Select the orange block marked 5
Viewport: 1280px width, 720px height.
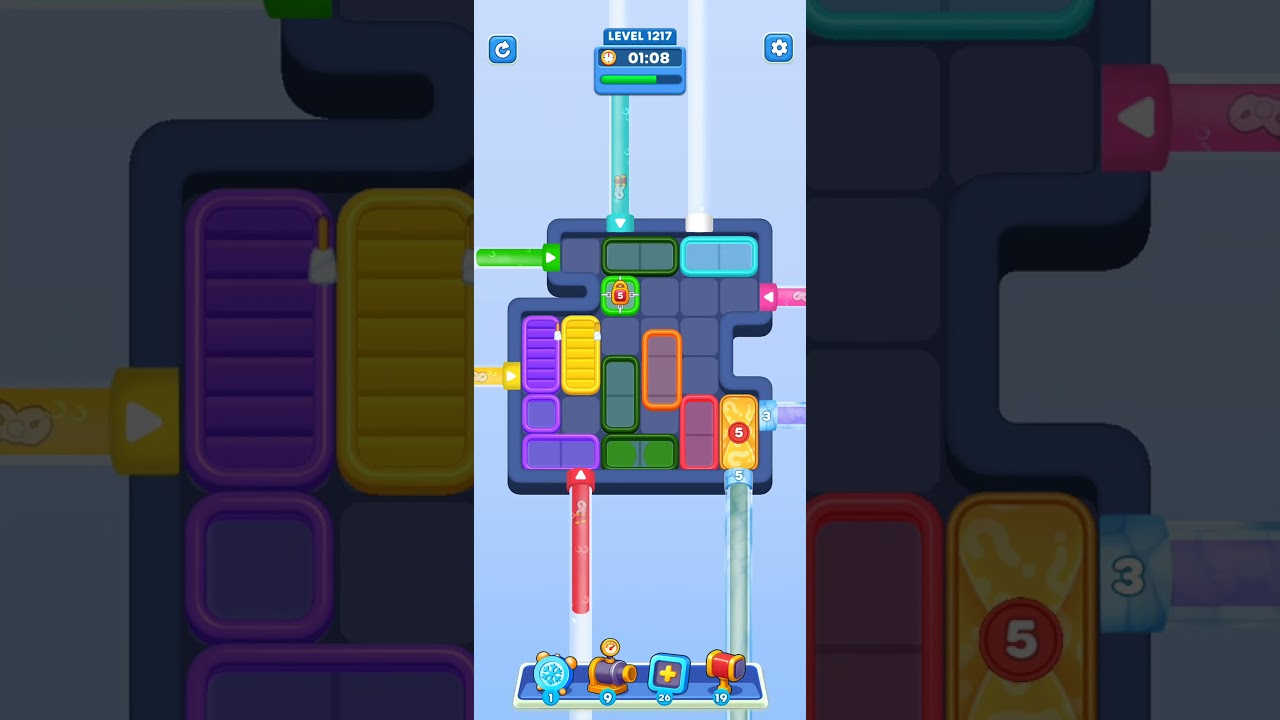(x=739, y=432)
